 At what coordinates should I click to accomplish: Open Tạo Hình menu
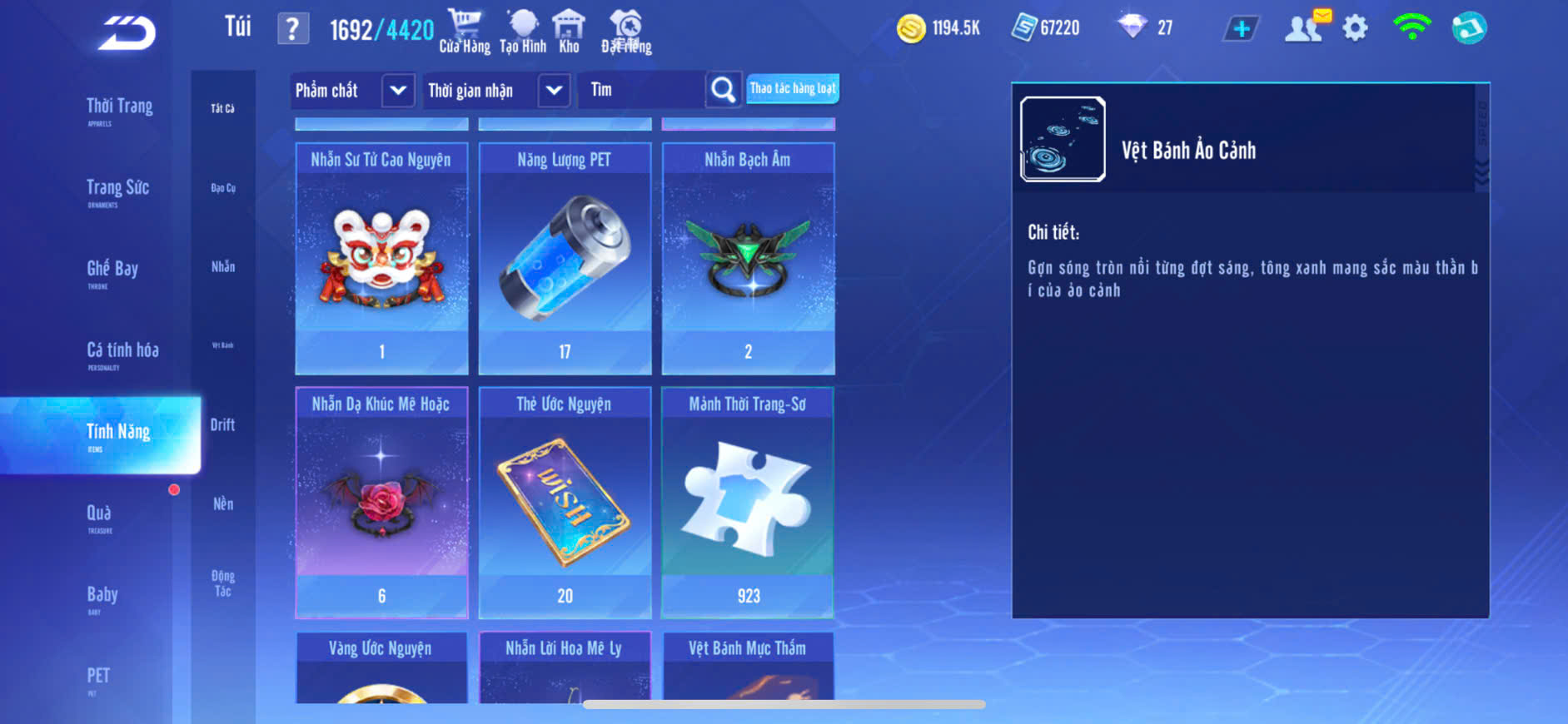tap(523, 32)
